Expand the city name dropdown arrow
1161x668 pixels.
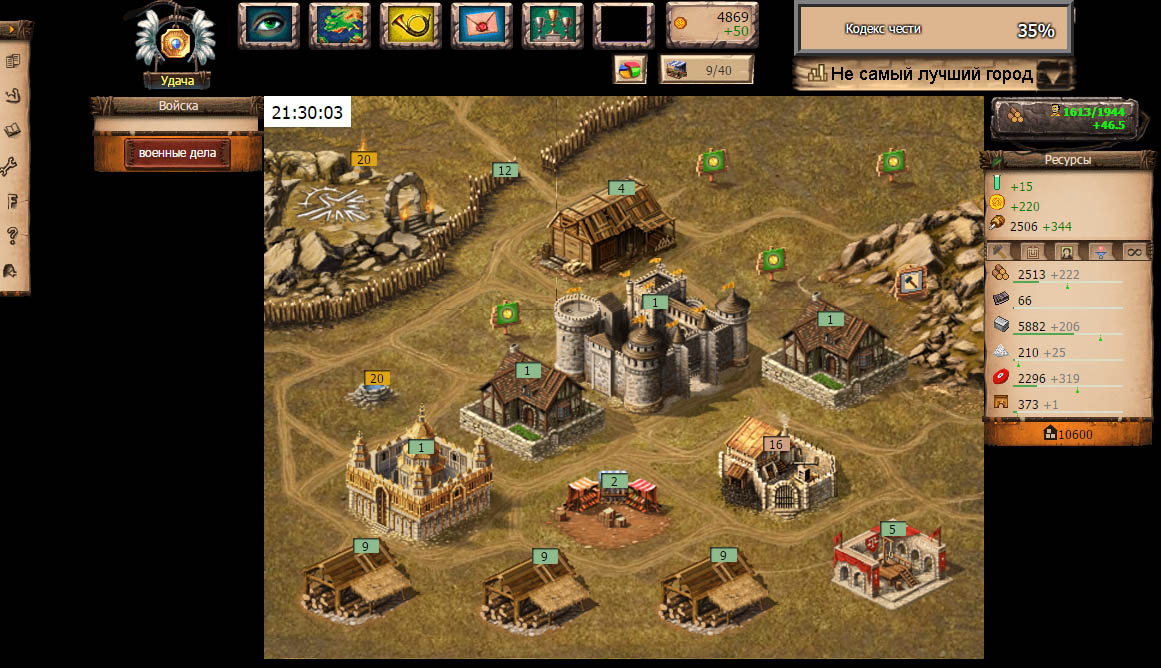point(1053,75)
